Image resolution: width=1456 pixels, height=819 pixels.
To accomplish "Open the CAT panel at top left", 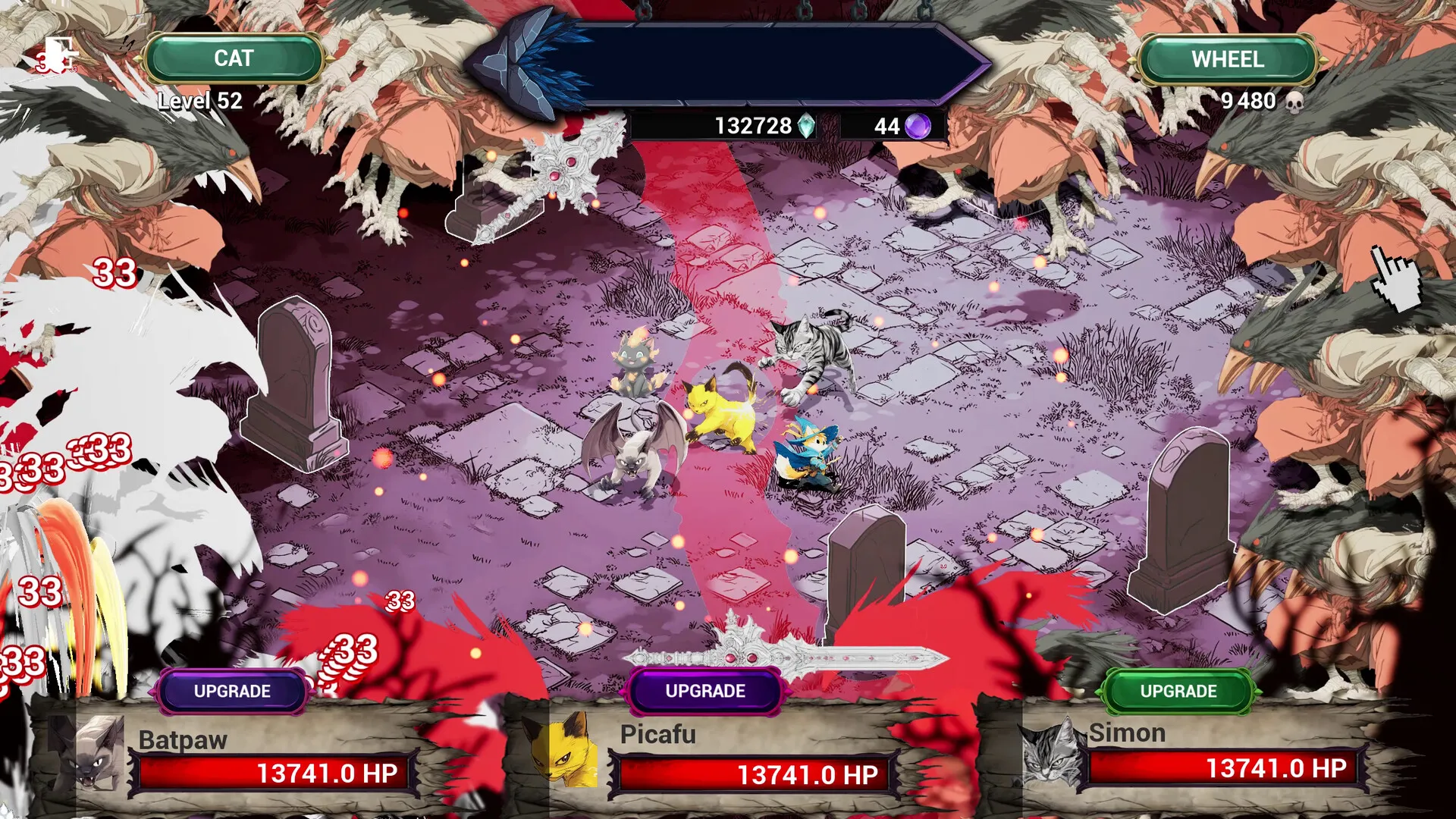I will [232, 57].
